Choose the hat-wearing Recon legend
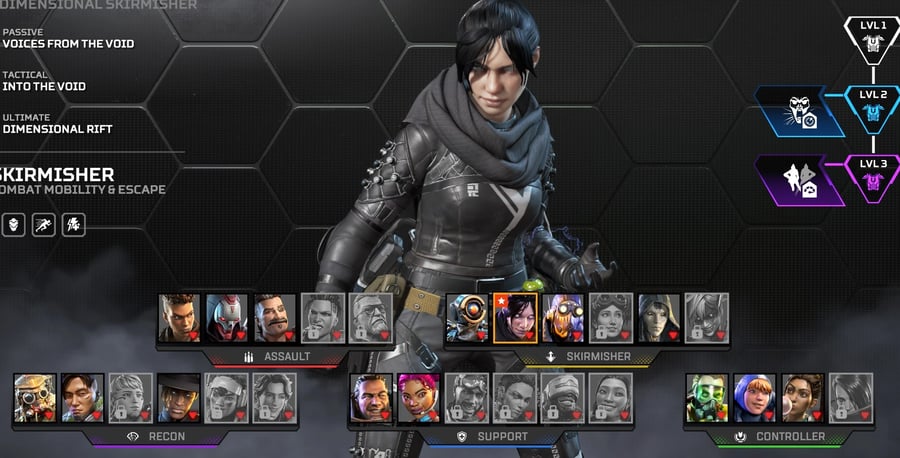The height and width of the screenshot is (458, 900). click(x=178, y=398)
